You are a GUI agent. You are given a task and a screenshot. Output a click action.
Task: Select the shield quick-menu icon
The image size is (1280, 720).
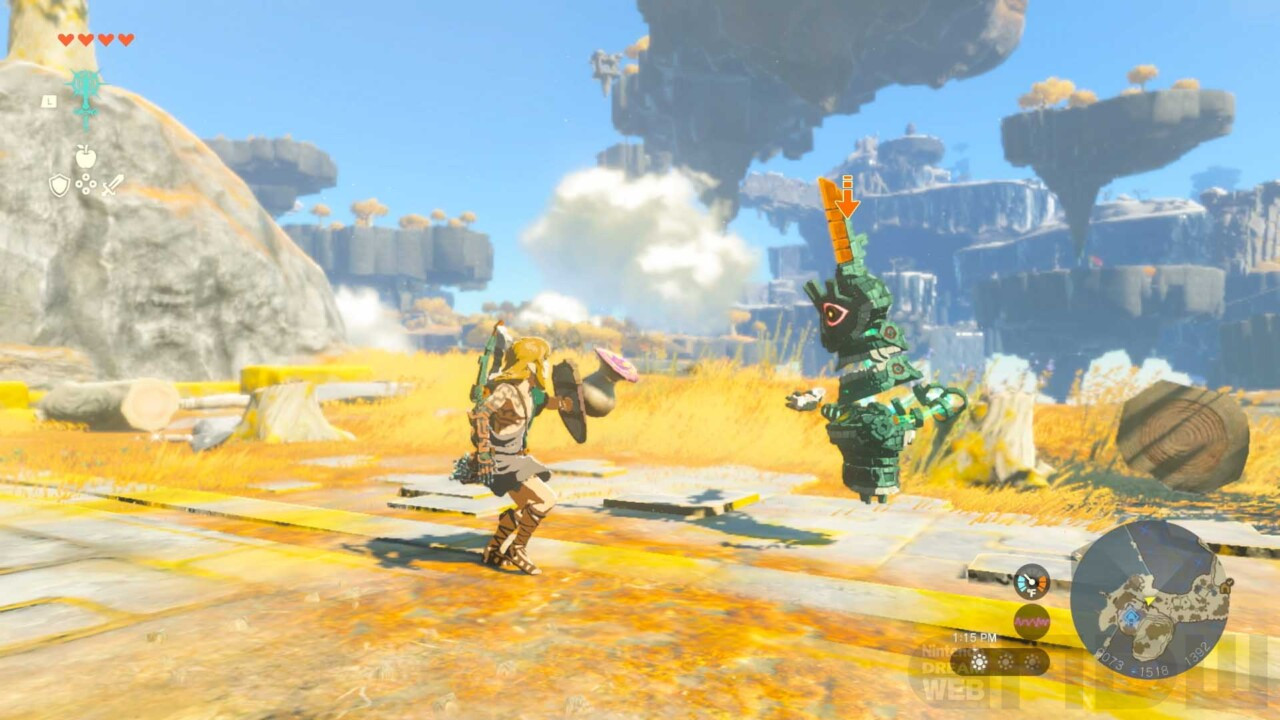click(x=59, y=185)
